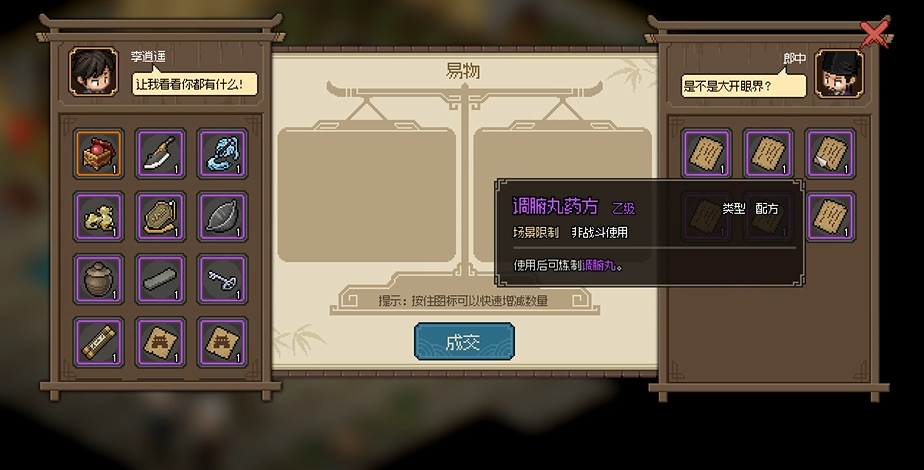Image resolution: width=924 pixels, height=470 pixels.
Task: Confirm the trade with 成交 button
Action: click(464, 342)
